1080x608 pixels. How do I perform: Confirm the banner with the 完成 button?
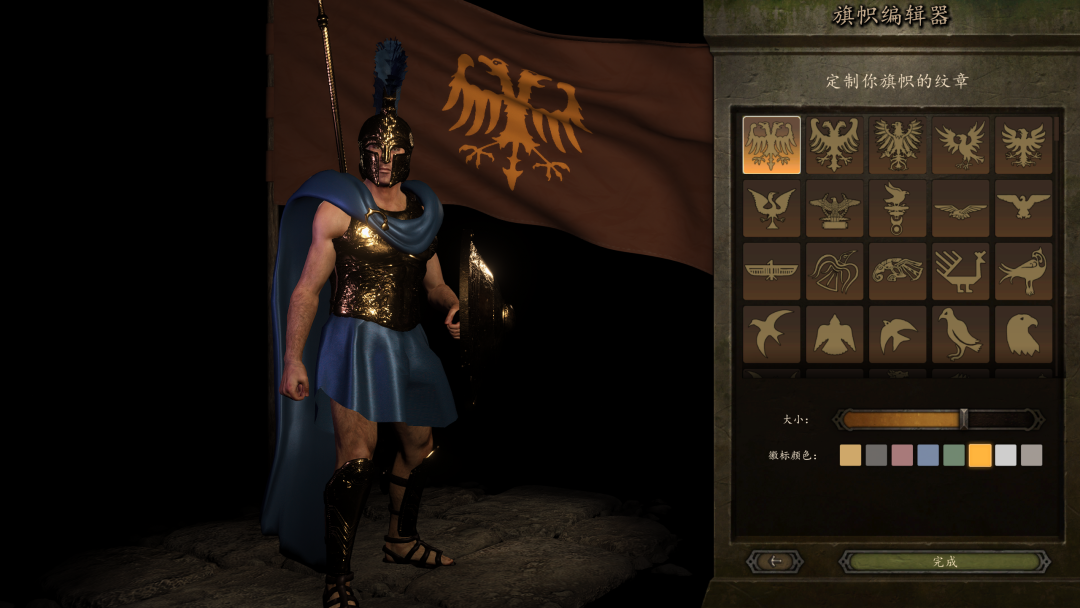[x=944, y=562]
